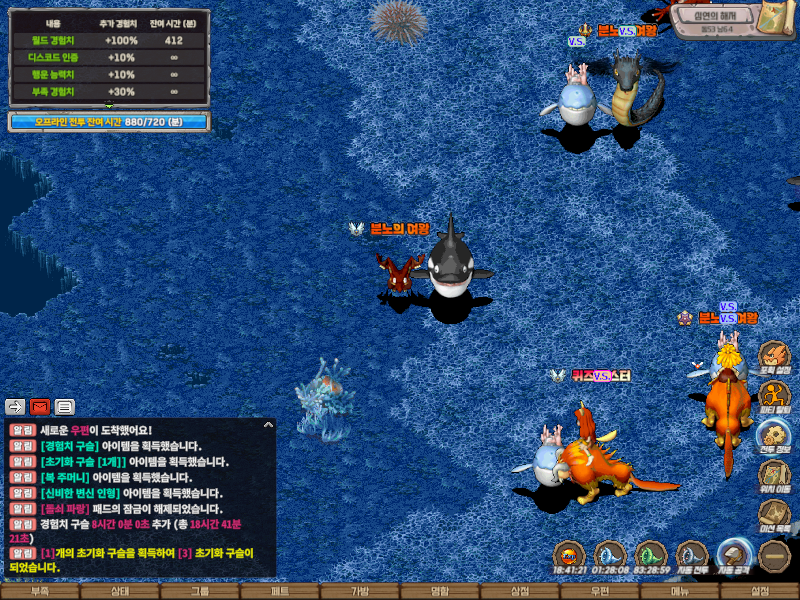800x600 pixels.
Task: Open the red mail envelope above chat
Action: [x=40, y=406]
